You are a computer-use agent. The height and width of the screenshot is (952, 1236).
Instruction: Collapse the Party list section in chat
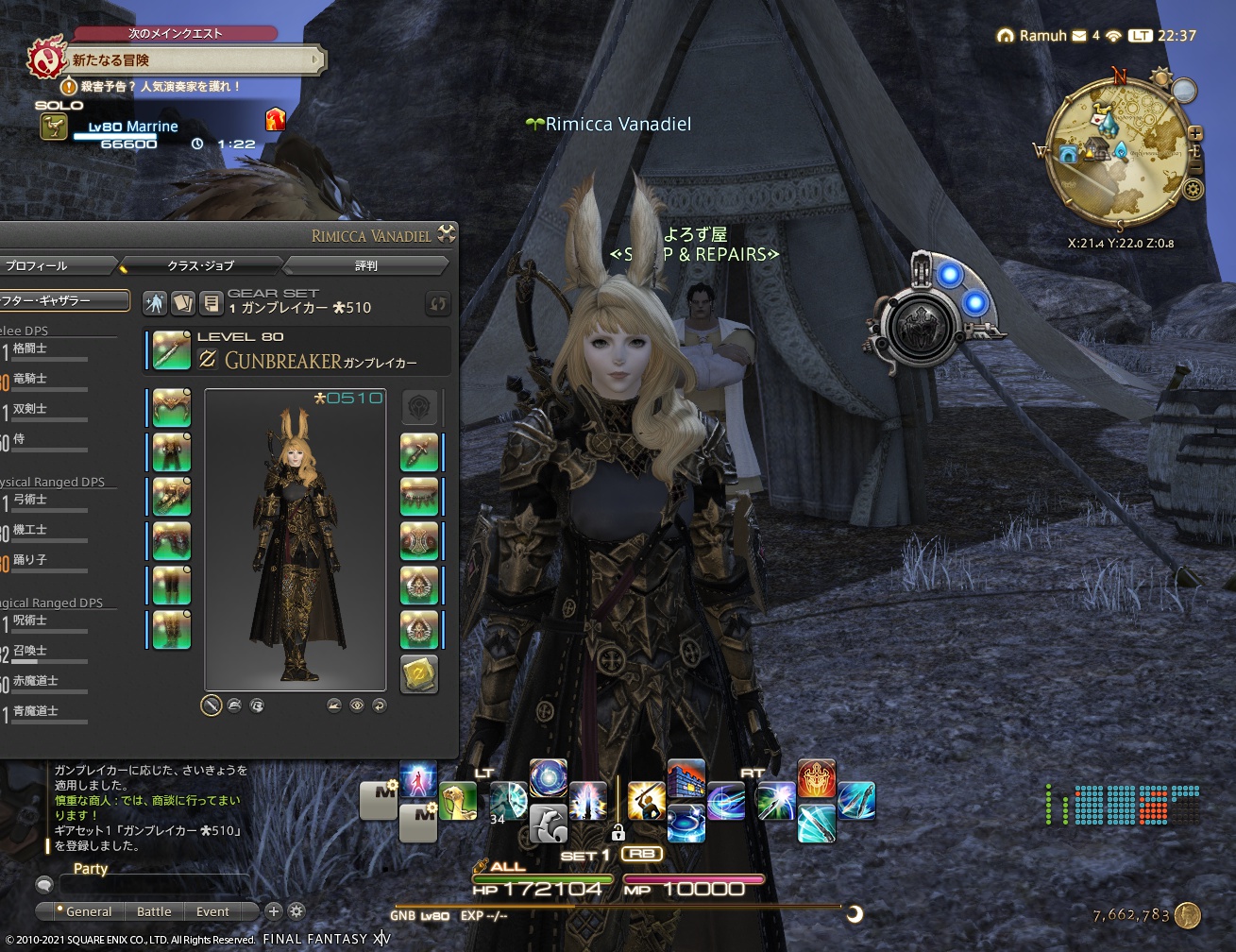pyautogui.click(x=90, y=868)
